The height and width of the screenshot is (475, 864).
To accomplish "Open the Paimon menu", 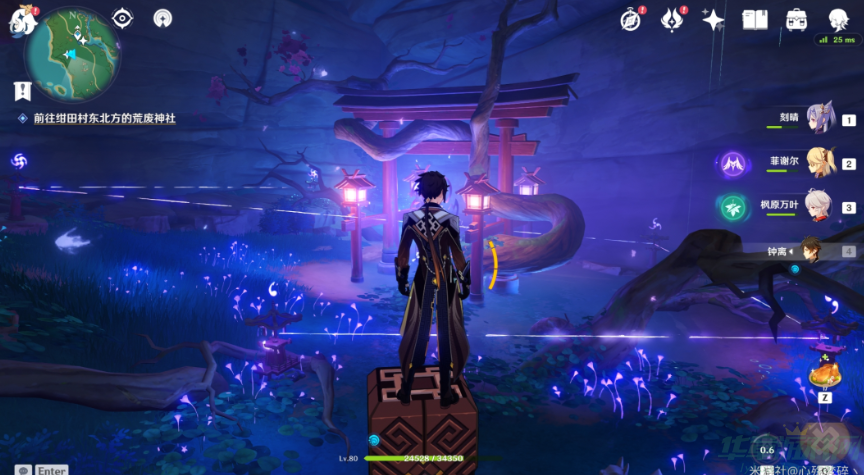I will point(22,21).
